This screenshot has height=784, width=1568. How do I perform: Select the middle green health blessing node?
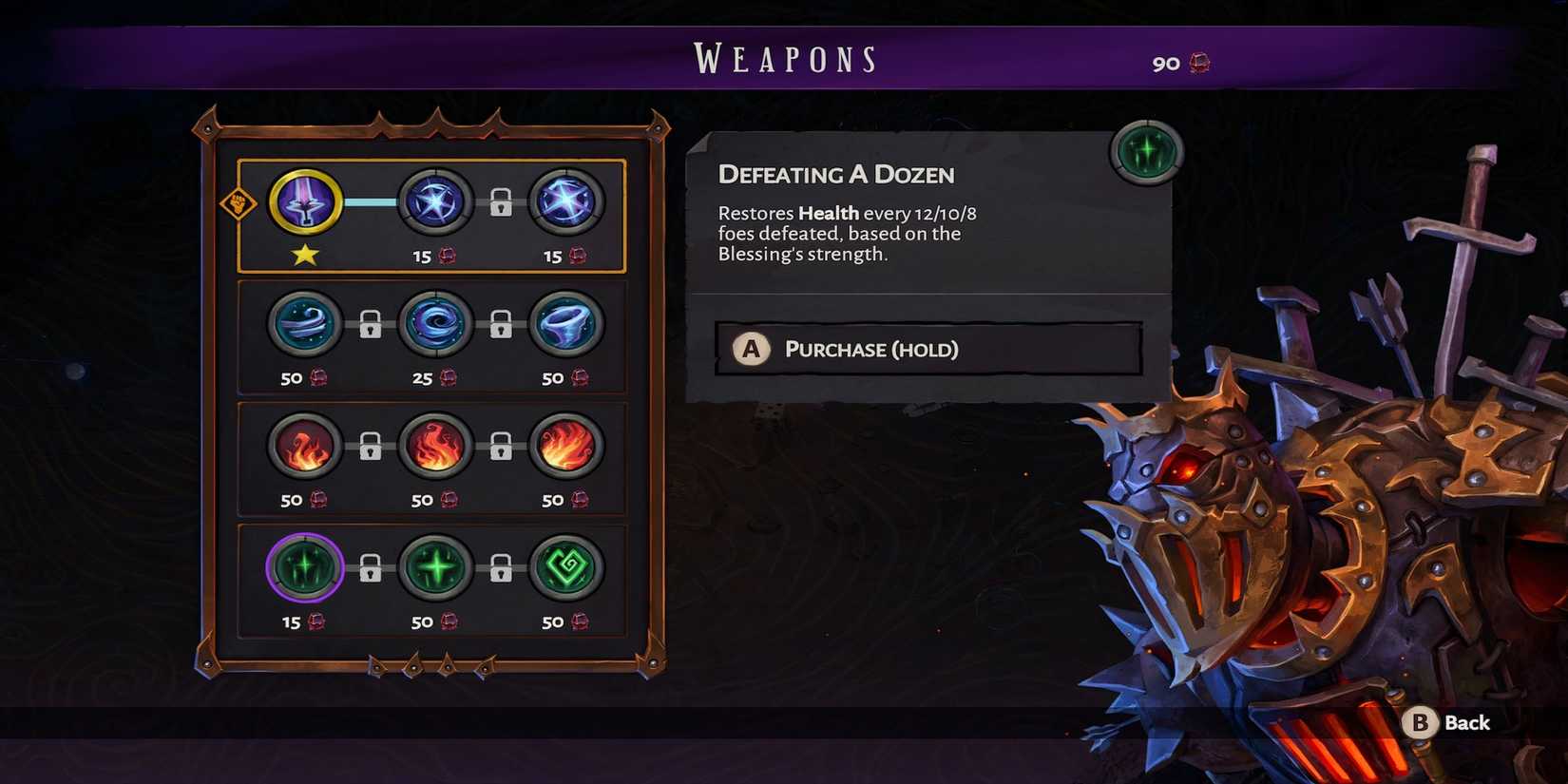tap(436, 569)
